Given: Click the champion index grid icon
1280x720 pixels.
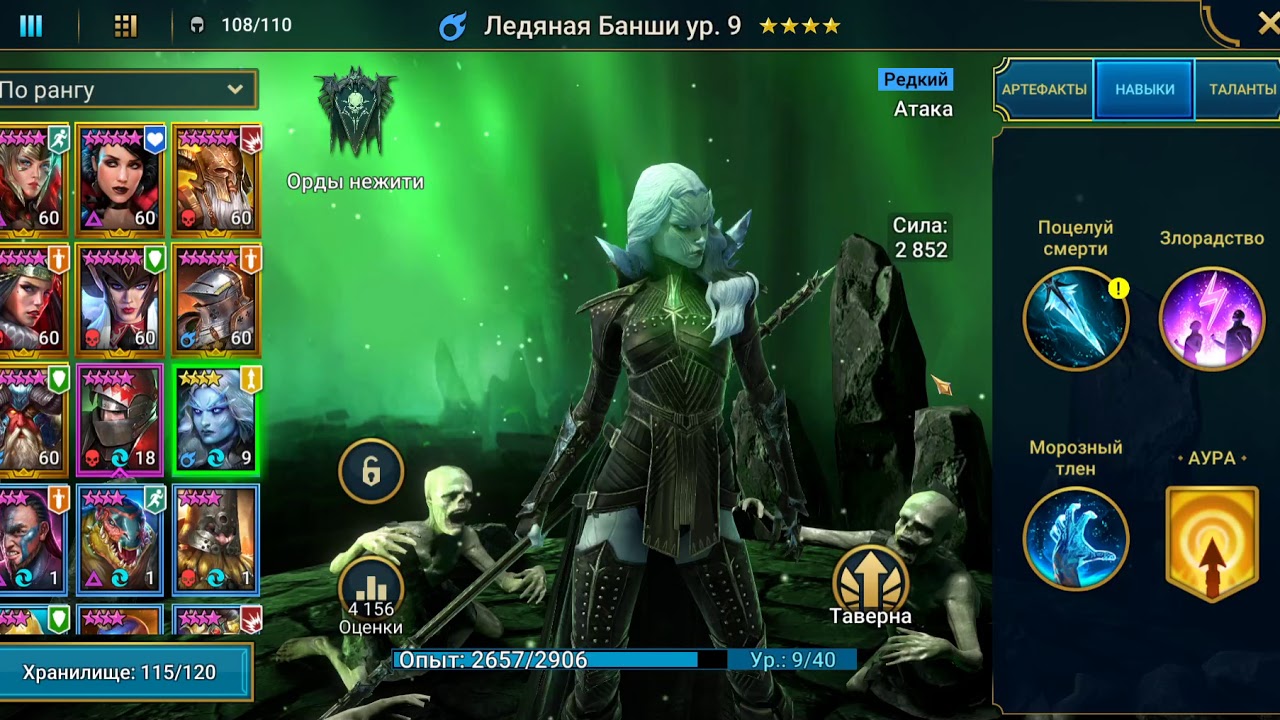Looking at the screenshot, I should tap(124, 24).
